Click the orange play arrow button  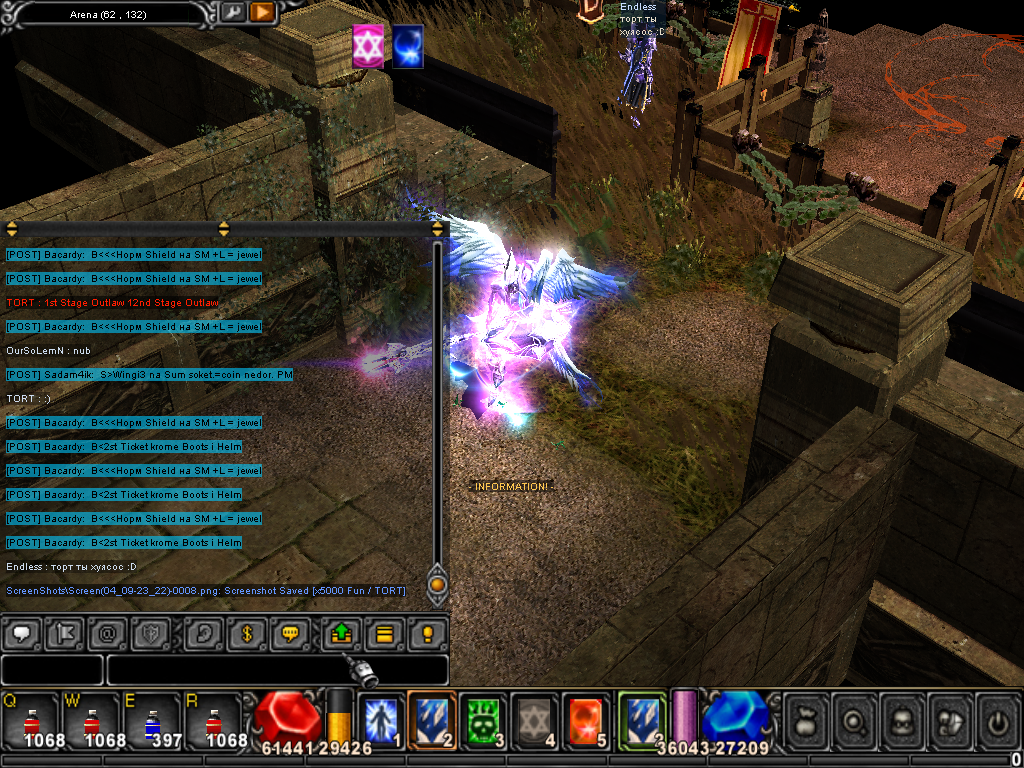(262, 12)
